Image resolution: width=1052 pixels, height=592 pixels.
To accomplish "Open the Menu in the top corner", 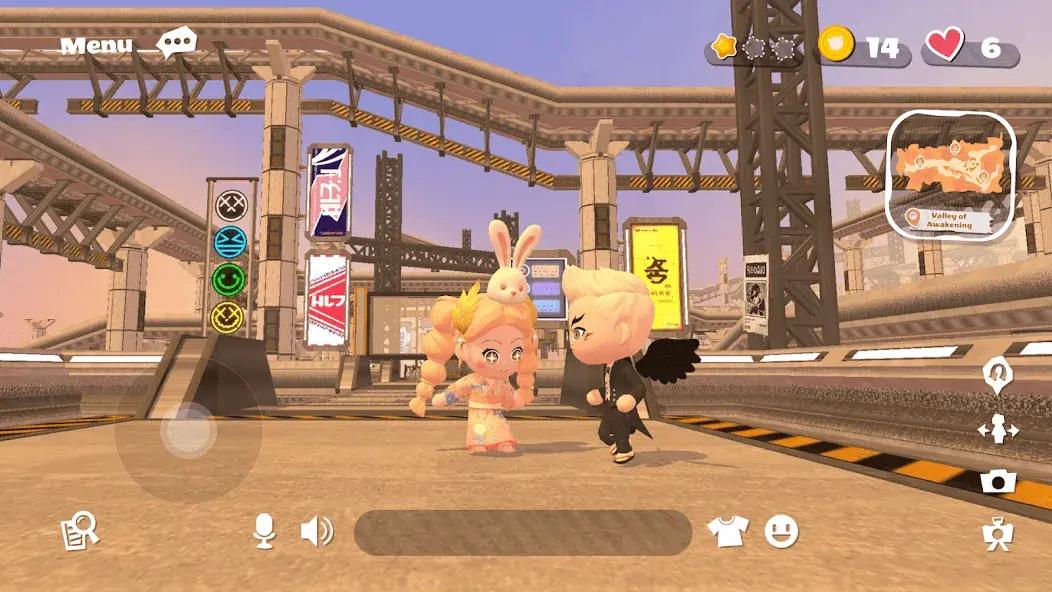I will click(96, 45).
